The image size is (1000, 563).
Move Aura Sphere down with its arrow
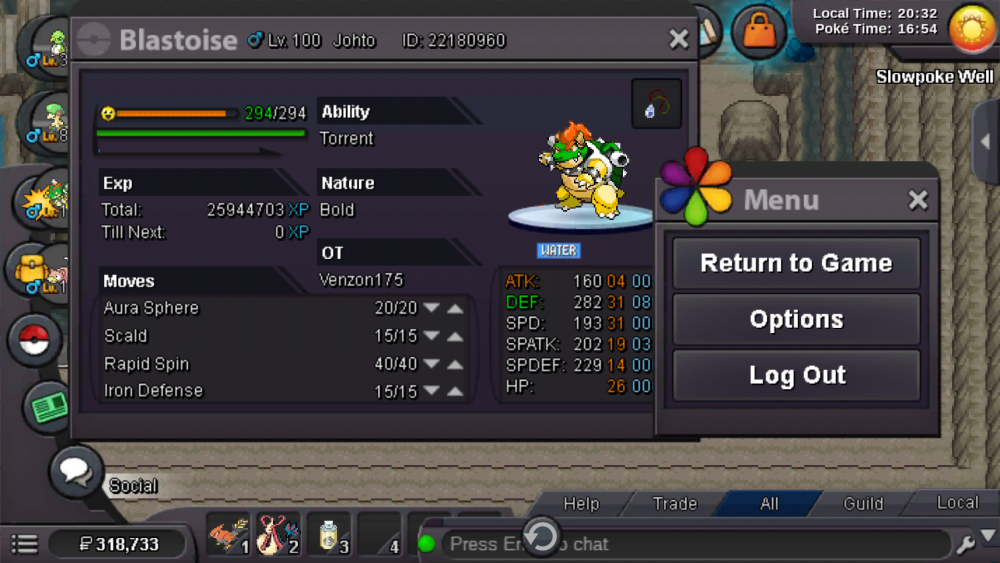(x=432, y=308)
